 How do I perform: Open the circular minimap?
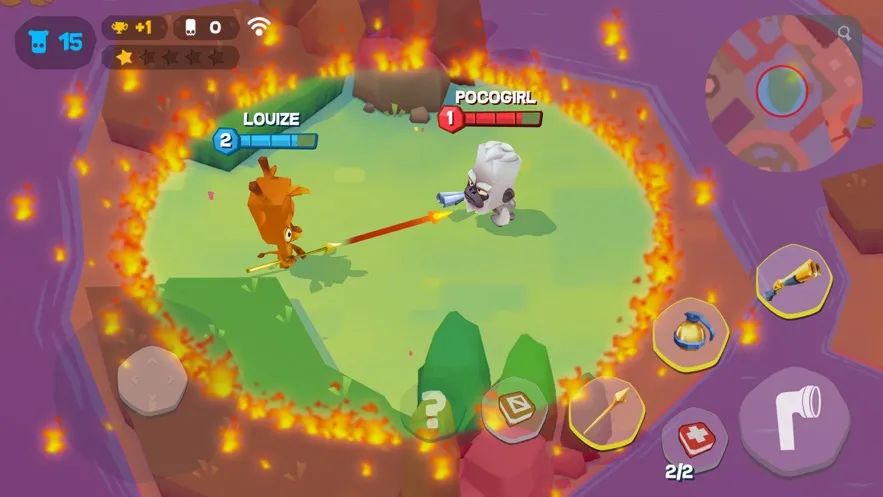pyautogui.click(x=782, y=91)
